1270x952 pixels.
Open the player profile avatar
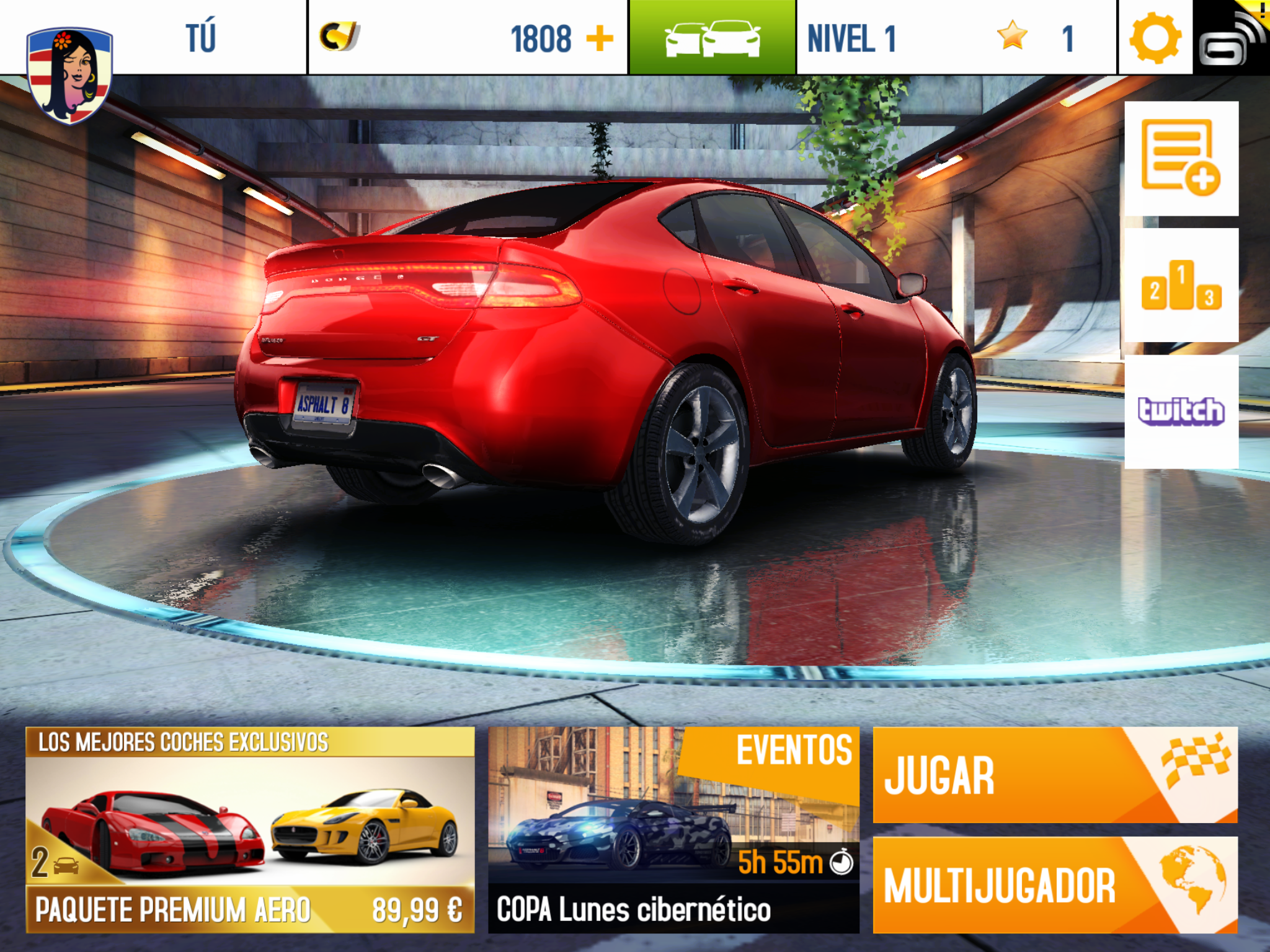69,73
